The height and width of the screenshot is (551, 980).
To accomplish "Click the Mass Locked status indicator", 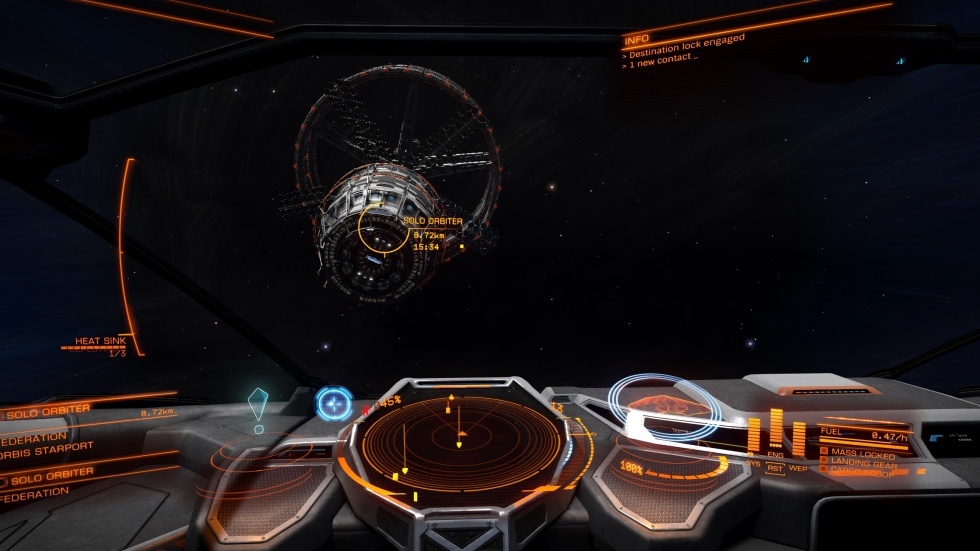I will (x=860, y=453).
